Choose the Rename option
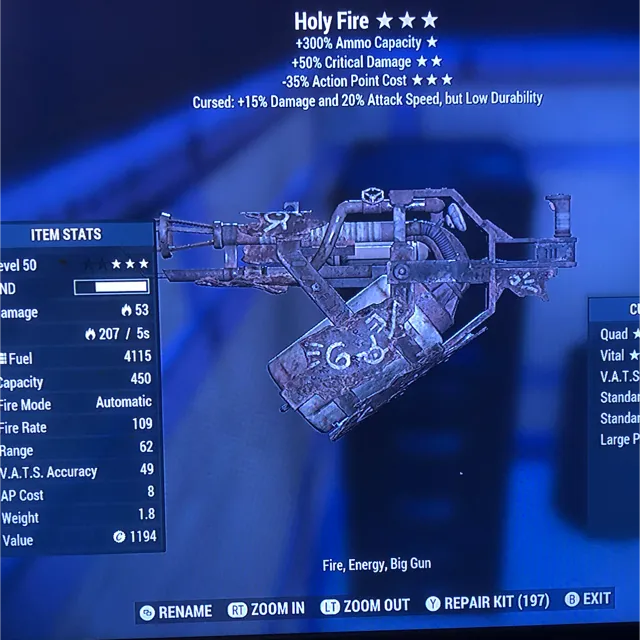 pyautogui.click(x=177, y=610)
